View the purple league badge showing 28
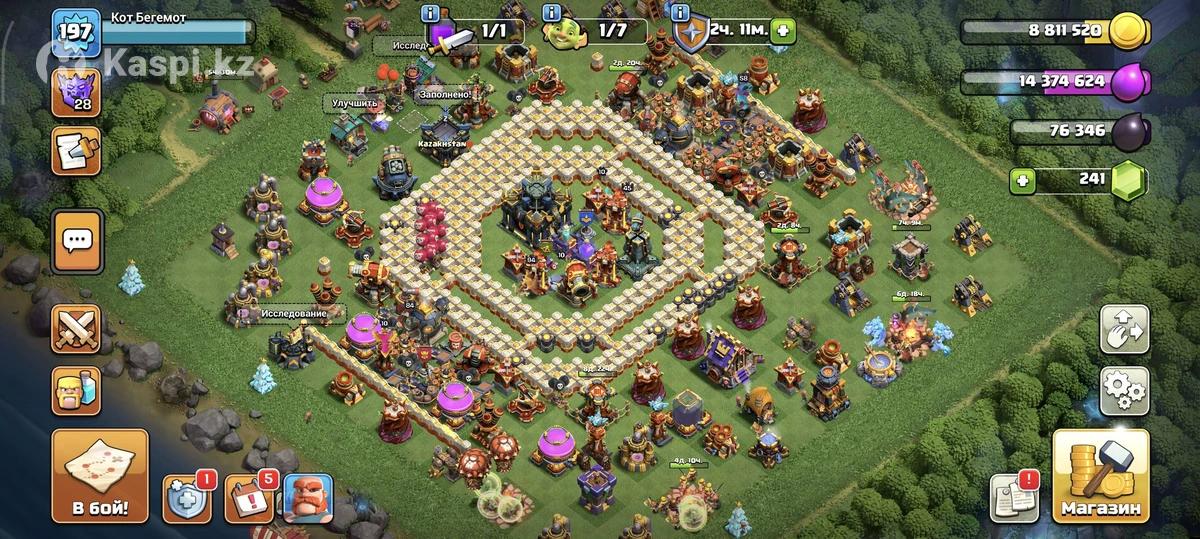Viewport: 1200px width, 539px height. coord(78,93)
